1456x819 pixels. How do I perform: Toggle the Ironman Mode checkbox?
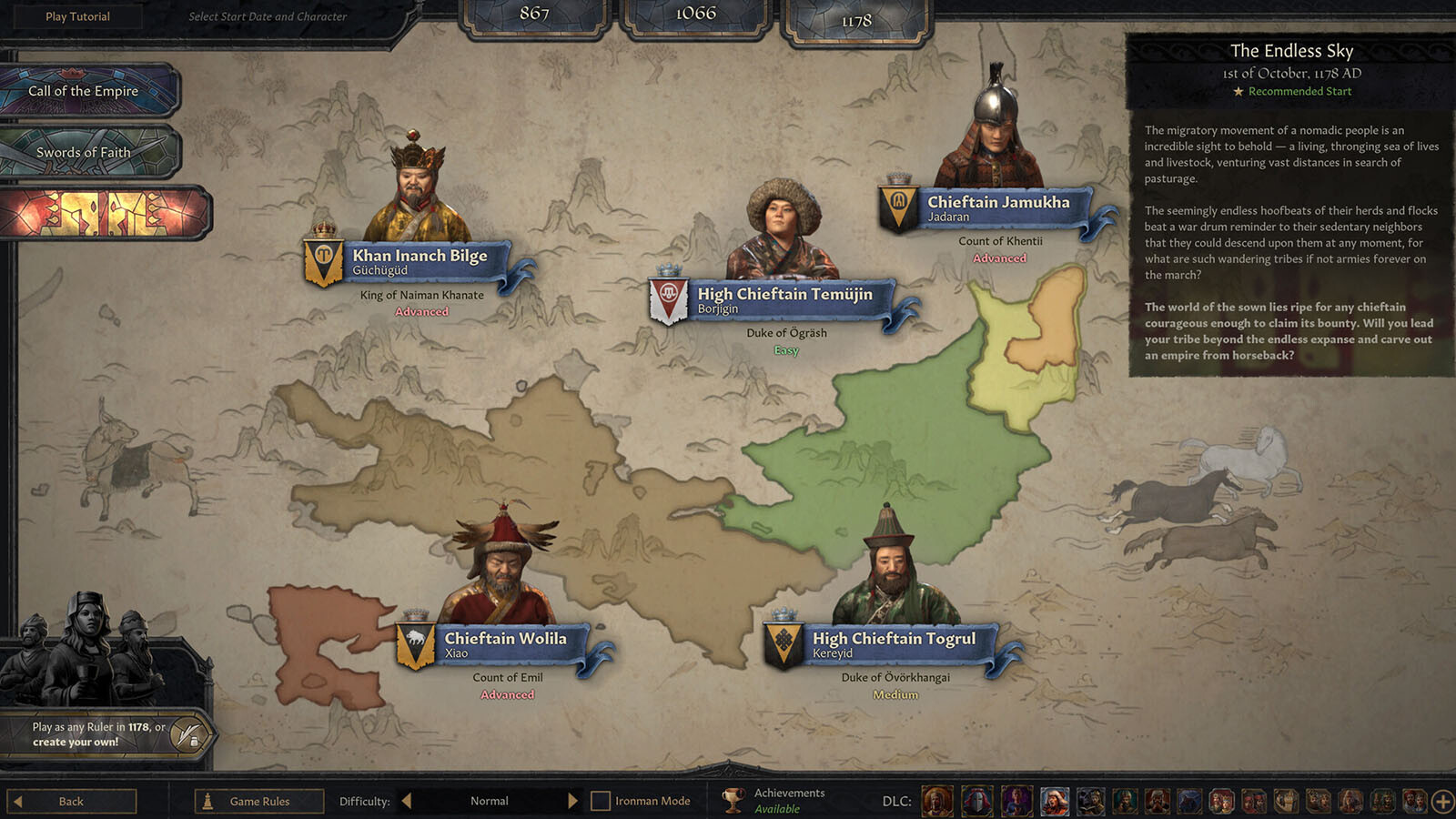coord(601,801)
